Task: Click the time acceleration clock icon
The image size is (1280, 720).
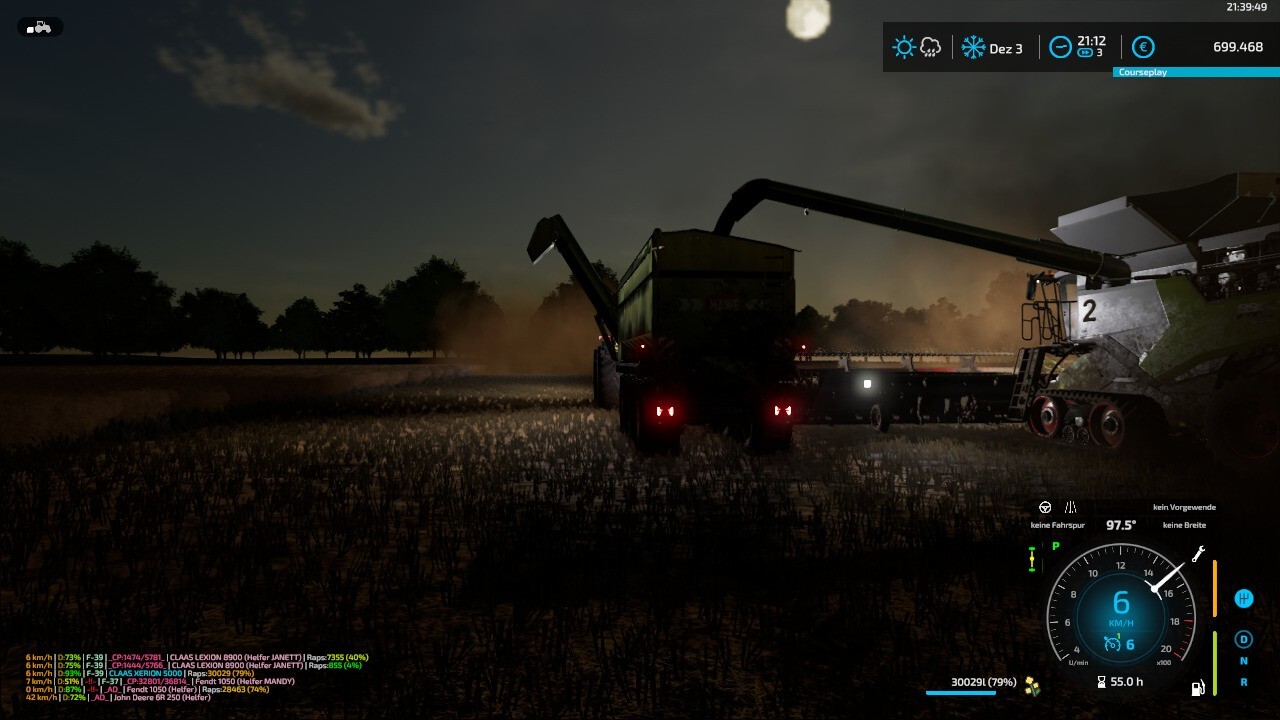Action: pyautogui.click(x=1060, y=47)
